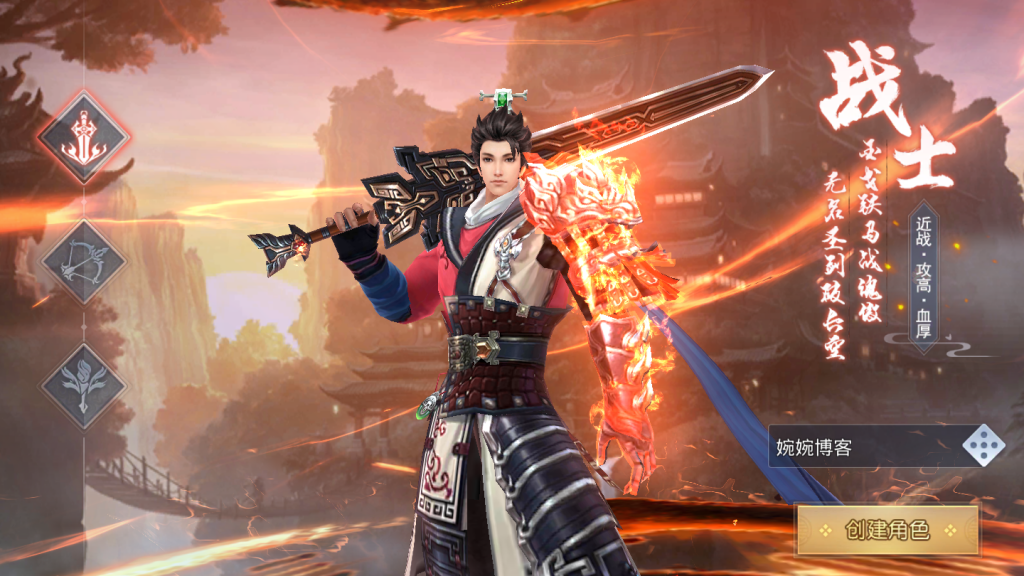This screenshot has width=1024, height=576.
Task: Pick the mage lotus class icon
Action: tap(84, 385)
